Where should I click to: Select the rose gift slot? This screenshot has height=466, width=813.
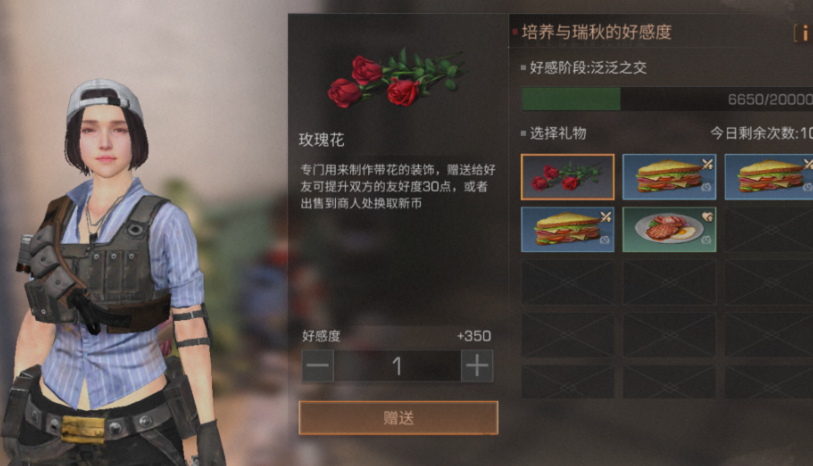[568, 177]
